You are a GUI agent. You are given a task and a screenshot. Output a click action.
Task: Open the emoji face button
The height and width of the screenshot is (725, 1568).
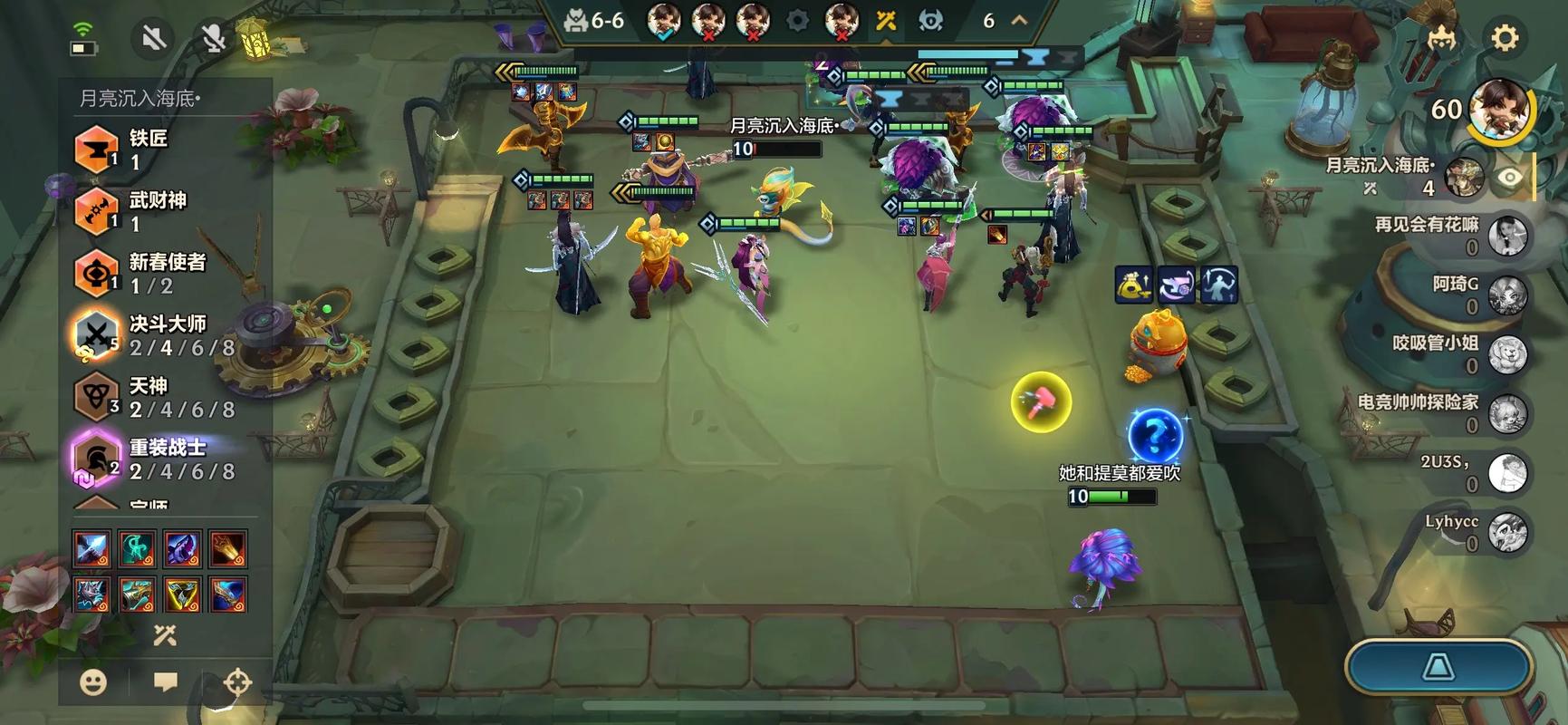pyautogui.click(x=93, y=681)
